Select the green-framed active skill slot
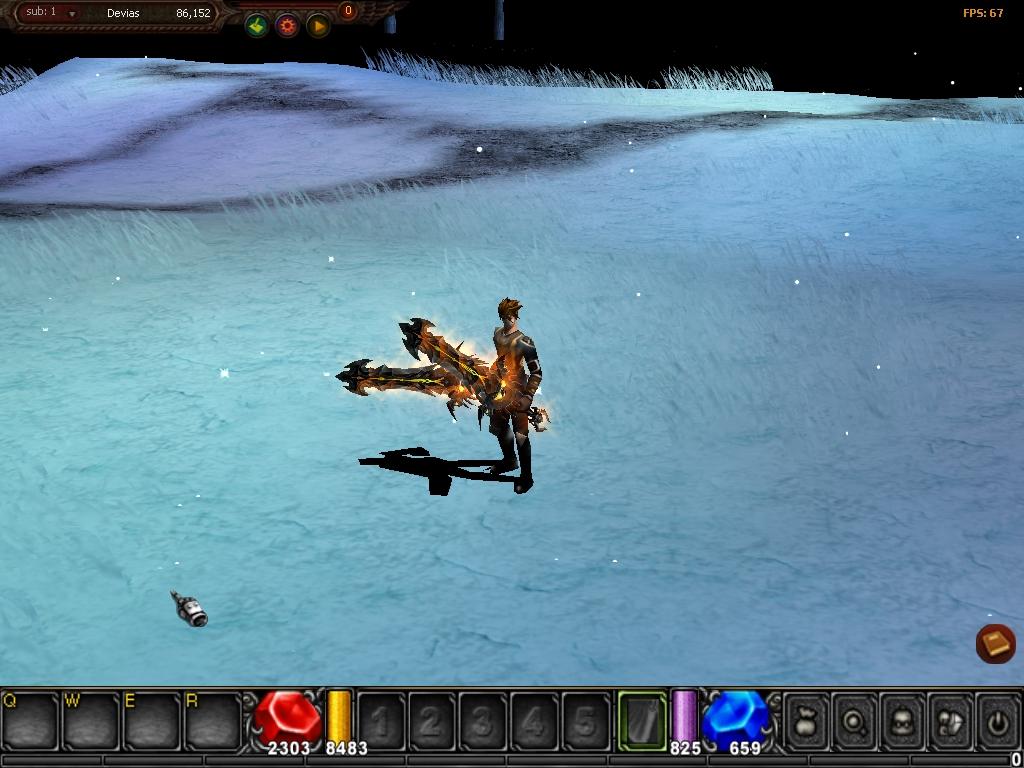 coord(642,720)
